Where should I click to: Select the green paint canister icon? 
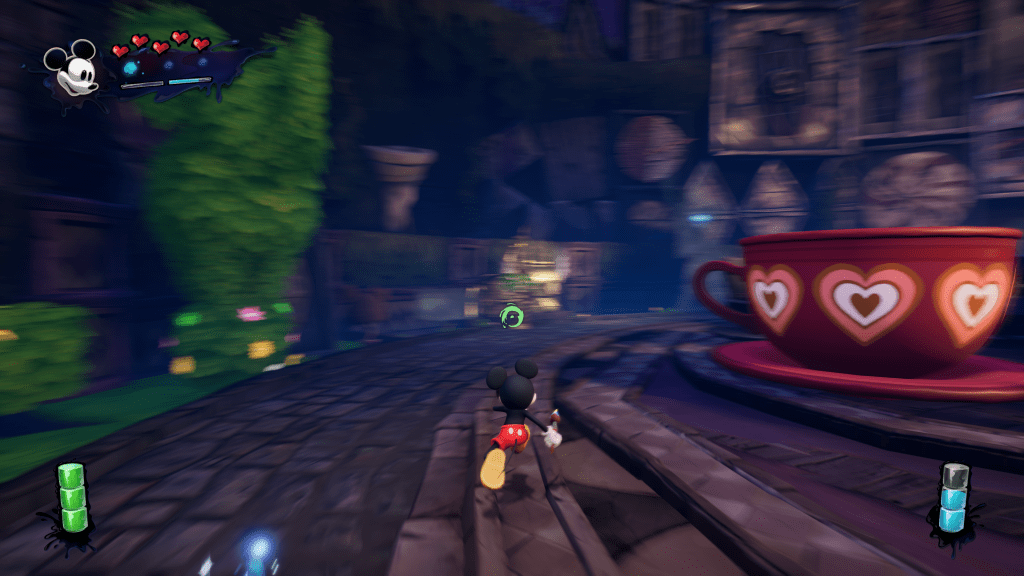pos(71,498)
